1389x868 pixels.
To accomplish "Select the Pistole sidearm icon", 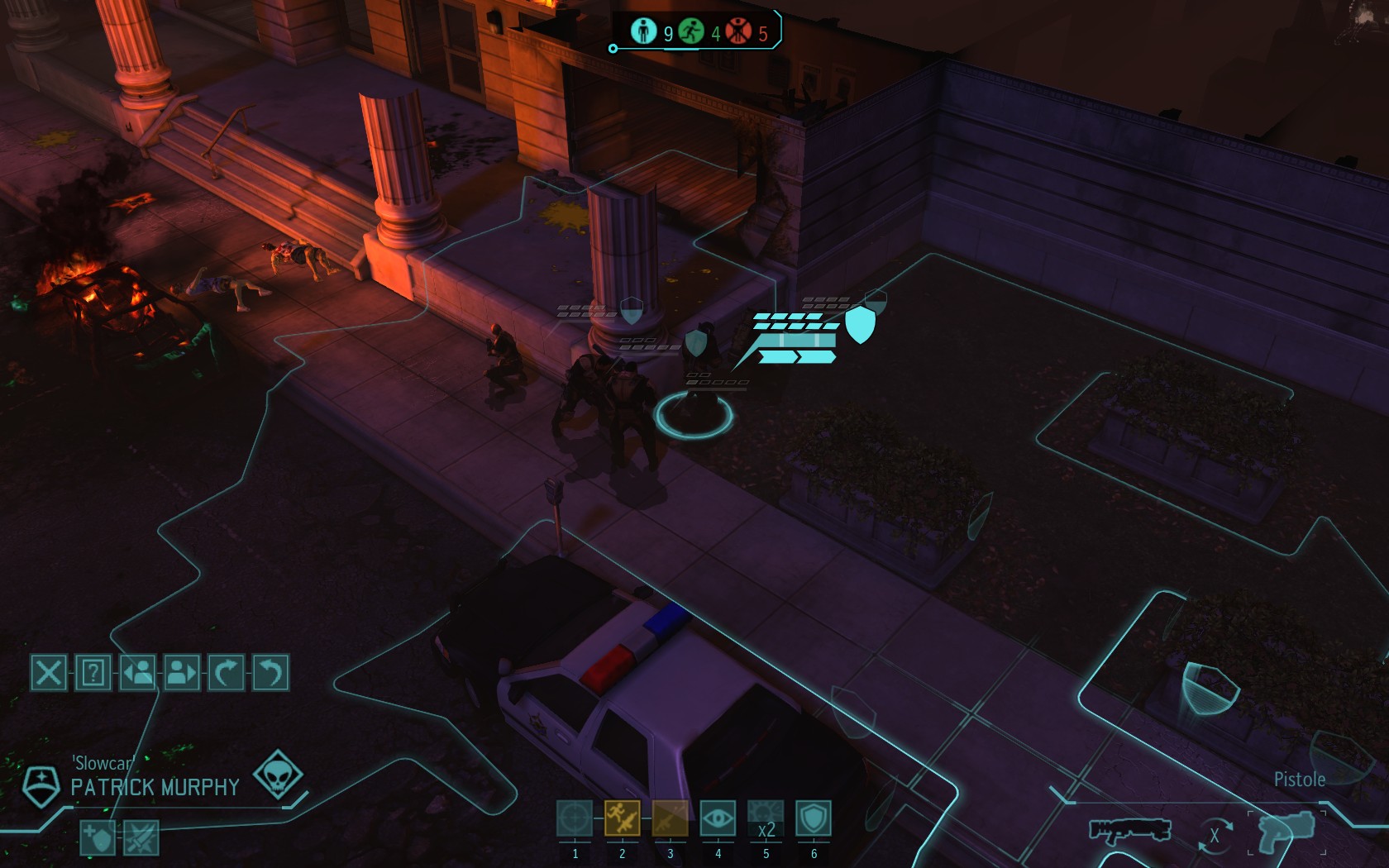I will 1286,829.
